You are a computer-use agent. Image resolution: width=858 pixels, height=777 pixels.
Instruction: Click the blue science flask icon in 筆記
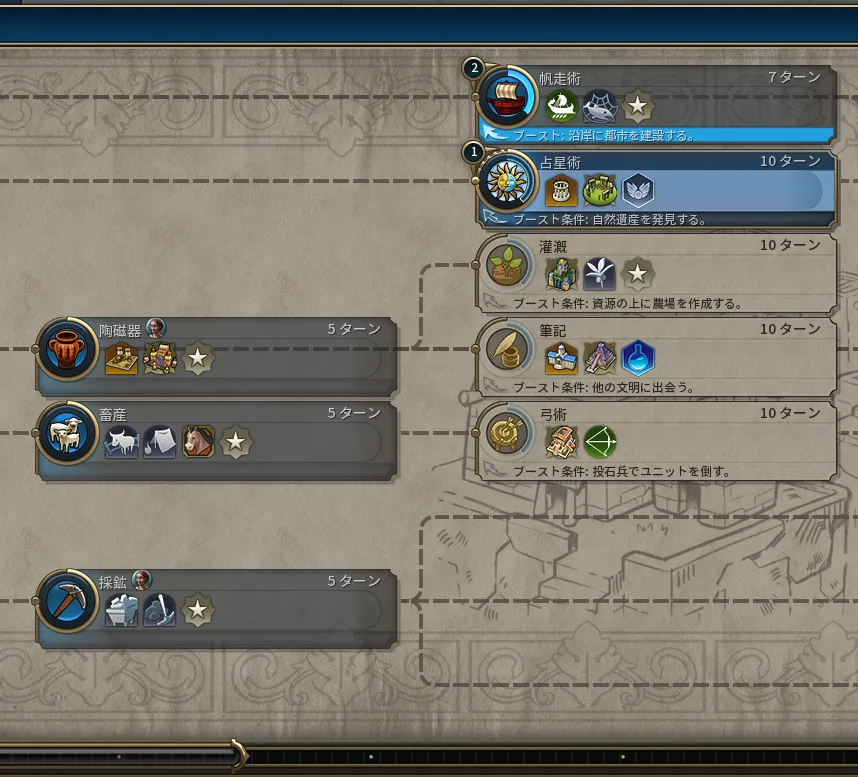click(x=638, y=357)
